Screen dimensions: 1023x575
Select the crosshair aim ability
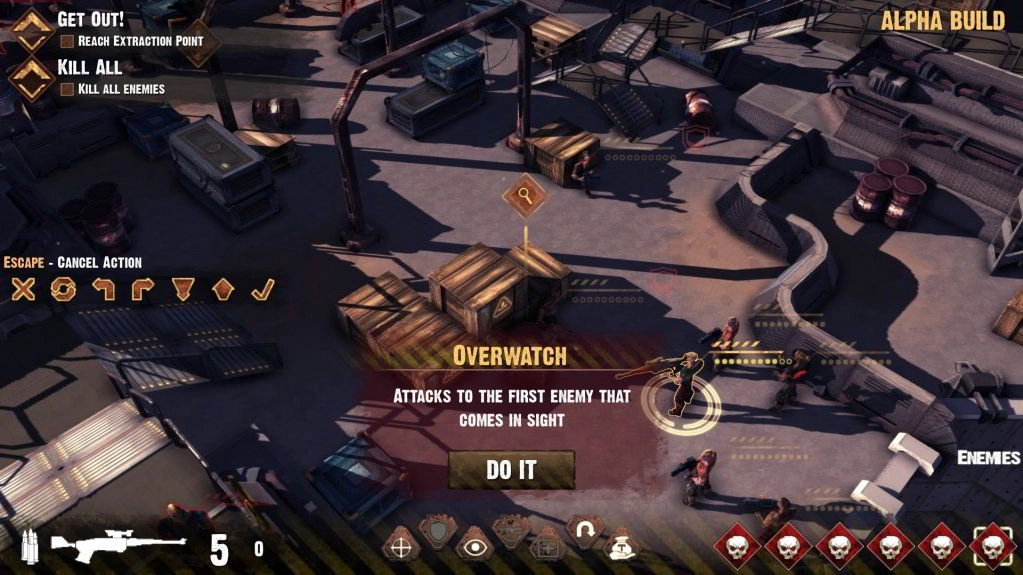401,546
